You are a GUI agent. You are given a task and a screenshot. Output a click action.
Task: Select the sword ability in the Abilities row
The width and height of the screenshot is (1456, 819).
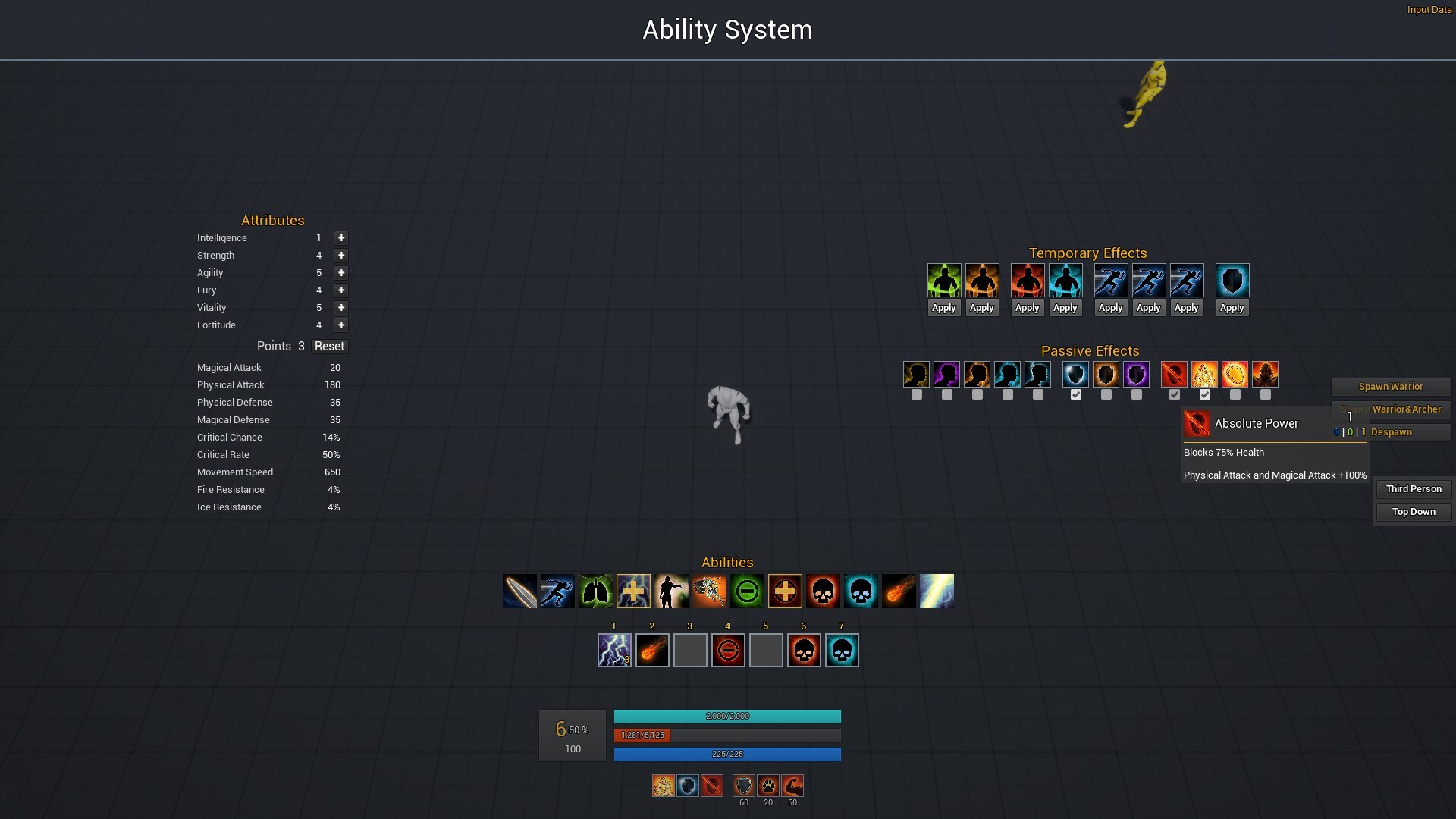[519, 591]
